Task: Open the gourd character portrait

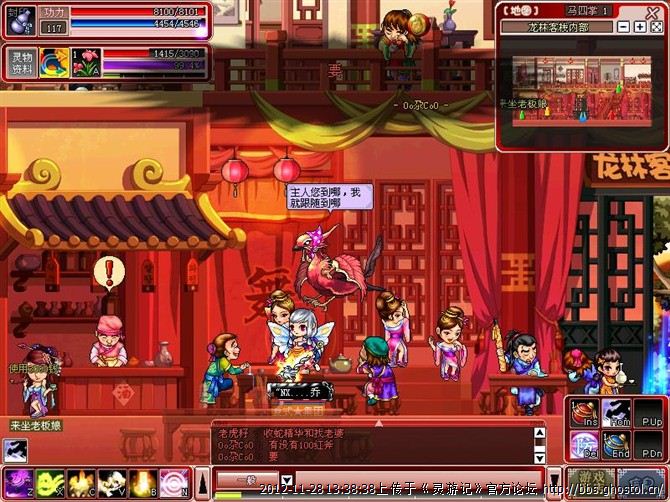Action: point(21,20)
